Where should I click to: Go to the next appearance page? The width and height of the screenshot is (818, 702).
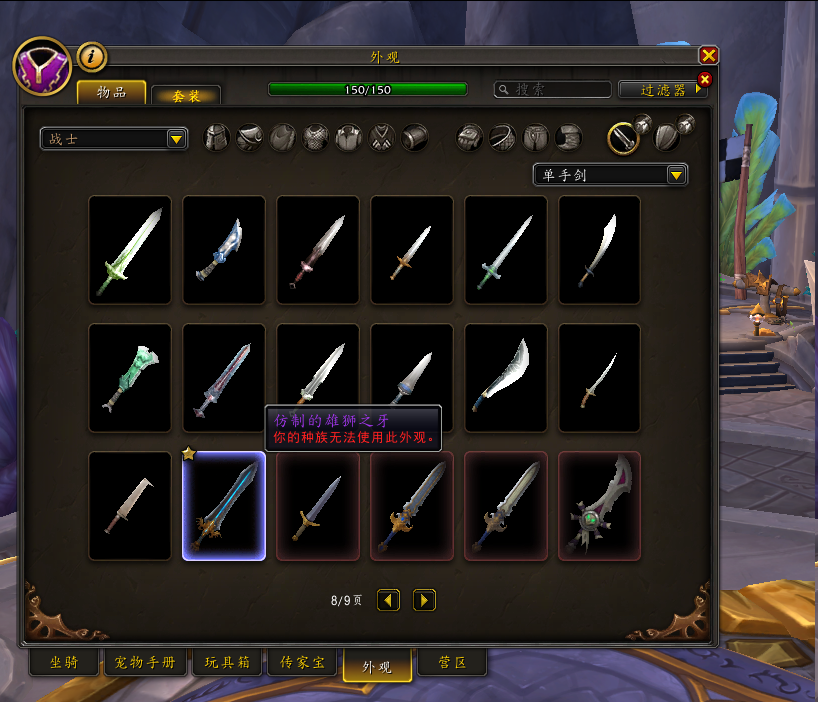point(424,600)
